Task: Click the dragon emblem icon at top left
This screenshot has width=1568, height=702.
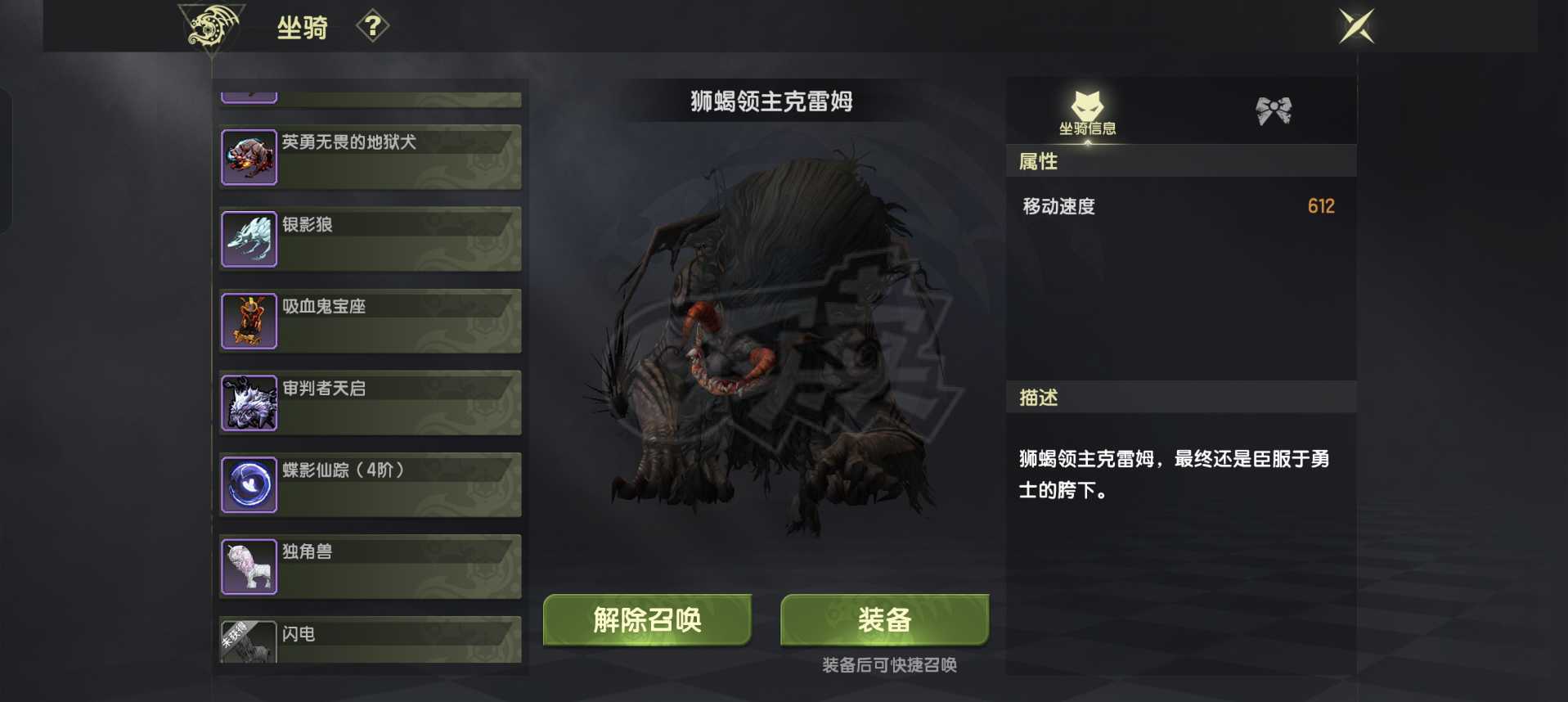Action: point(212,27)
